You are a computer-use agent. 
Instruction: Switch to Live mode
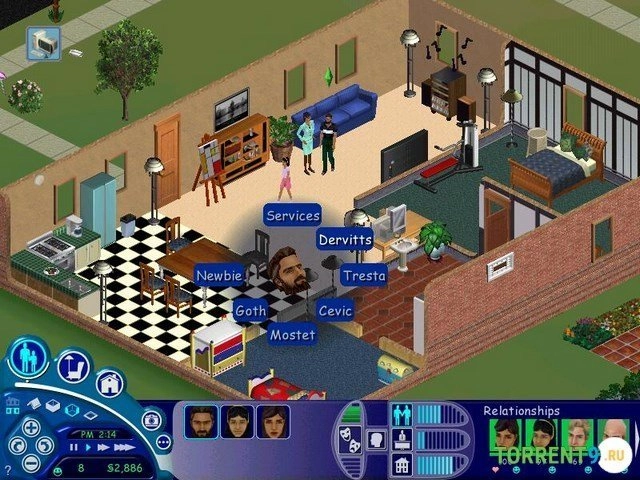click(x=29, y=356)
